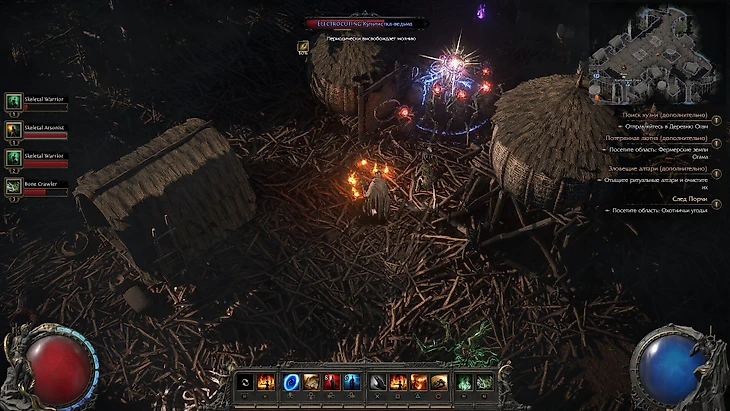This screenshot has height=411, width=730.
Task: Select the Bone Crawler minion portrait
Action: [x=14, y=185]
